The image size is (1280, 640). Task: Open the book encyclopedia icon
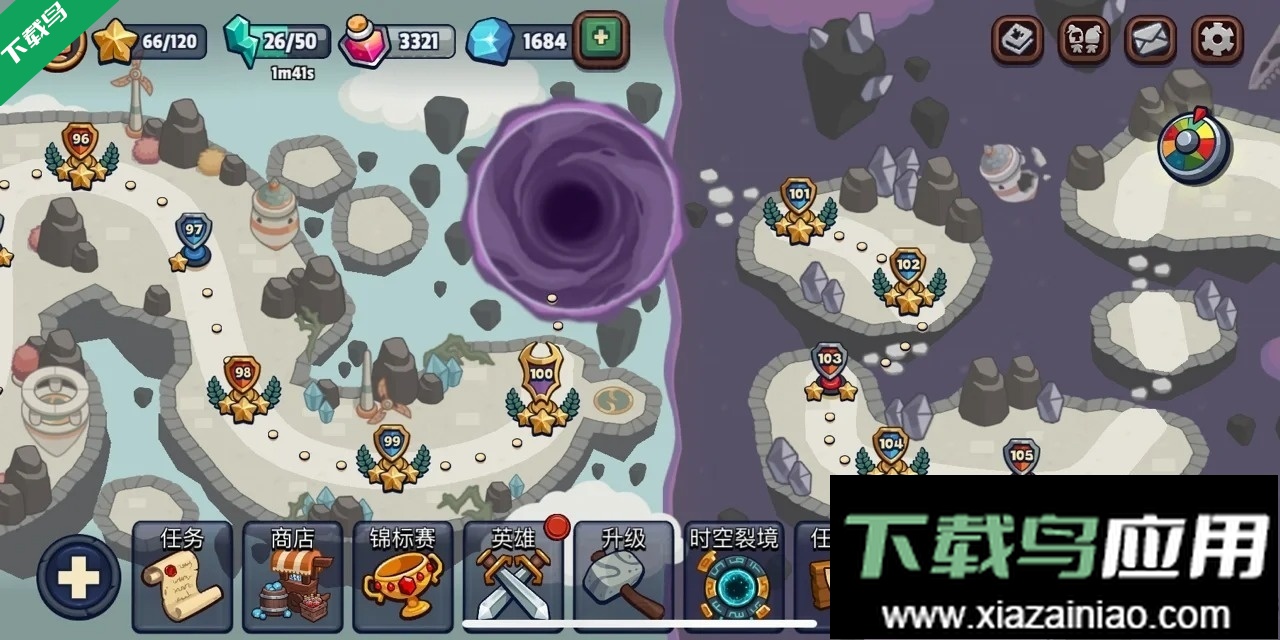pos(1018,40)
